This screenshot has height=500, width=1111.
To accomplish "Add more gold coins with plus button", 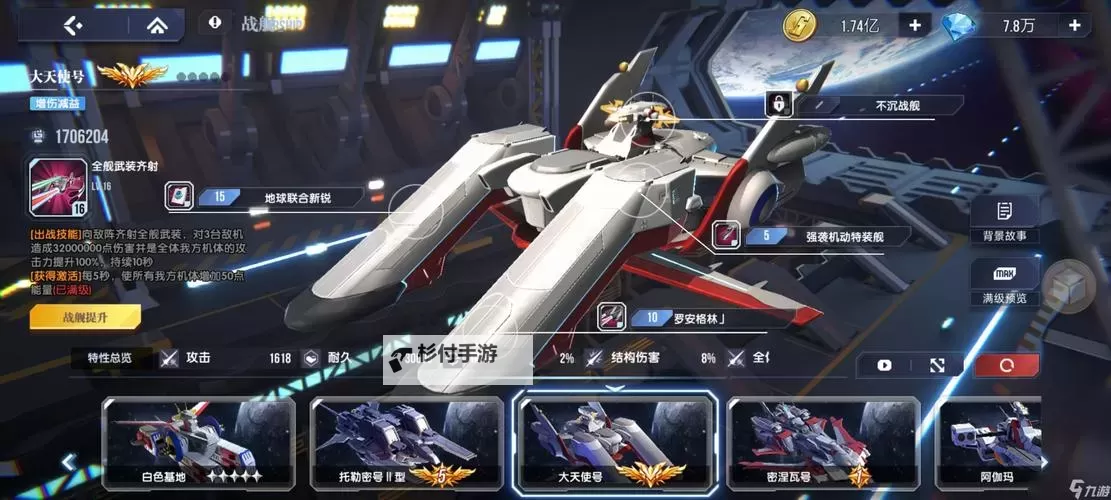I will [914, 25].
